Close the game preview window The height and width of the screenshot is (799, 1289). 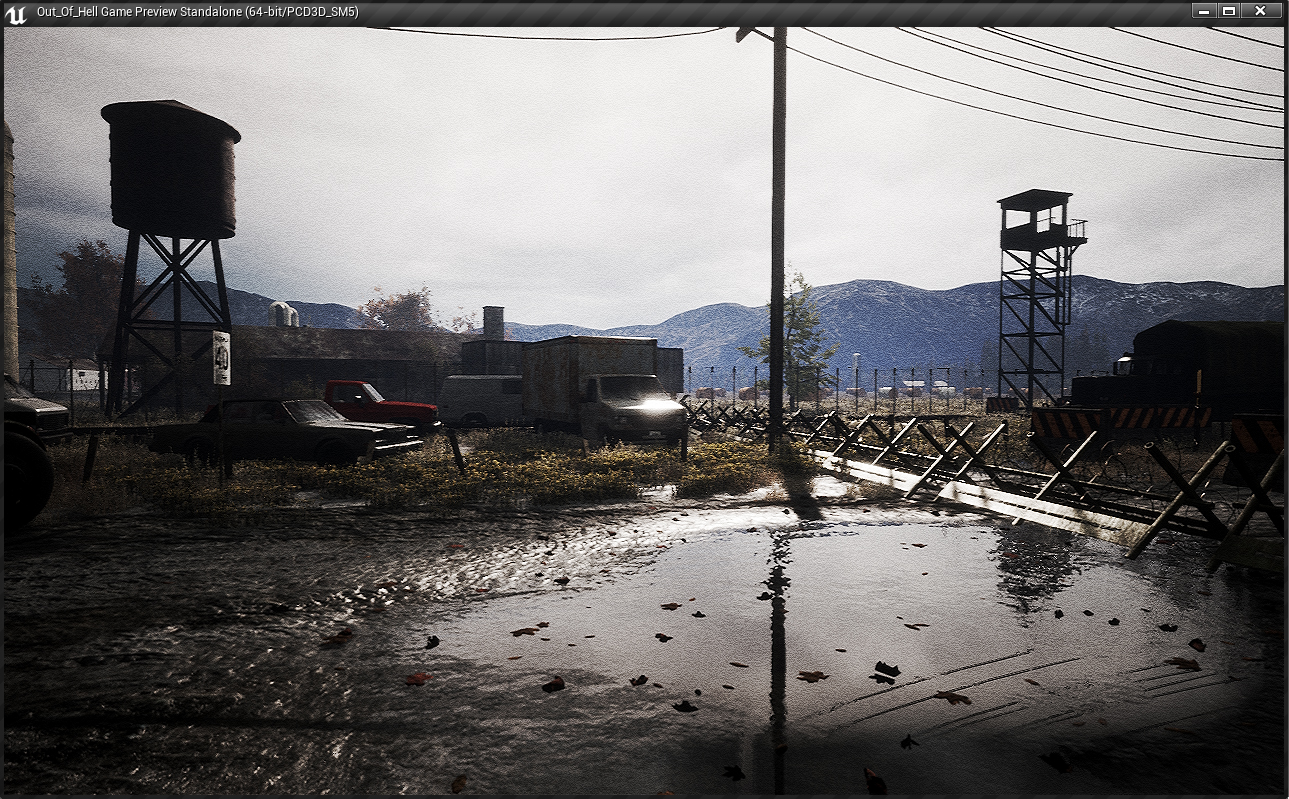(x=1261, y=11)
